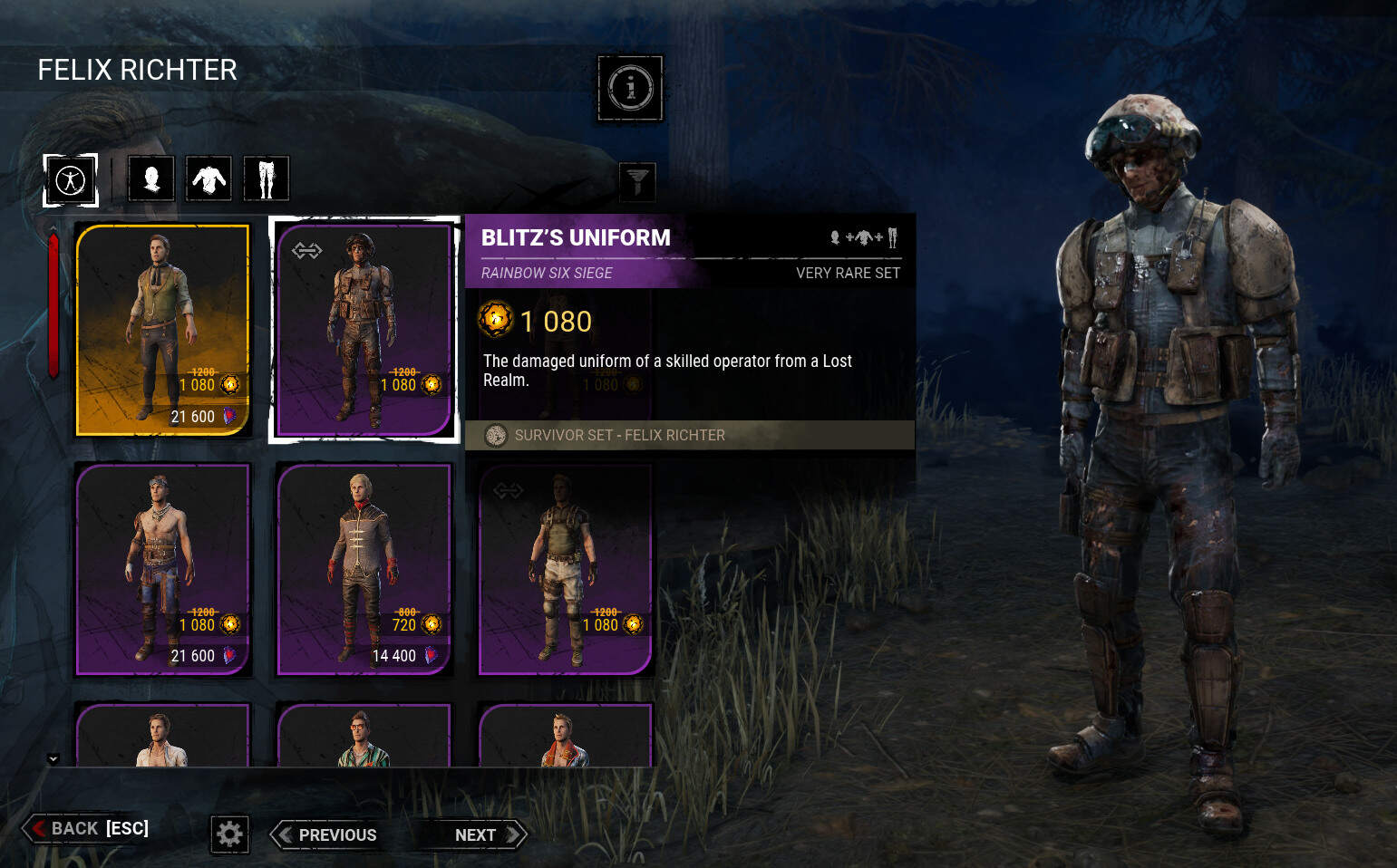This screenshot has height=868, width=1397.
Task: Show full outfits category tab
Action: point(71,179)
